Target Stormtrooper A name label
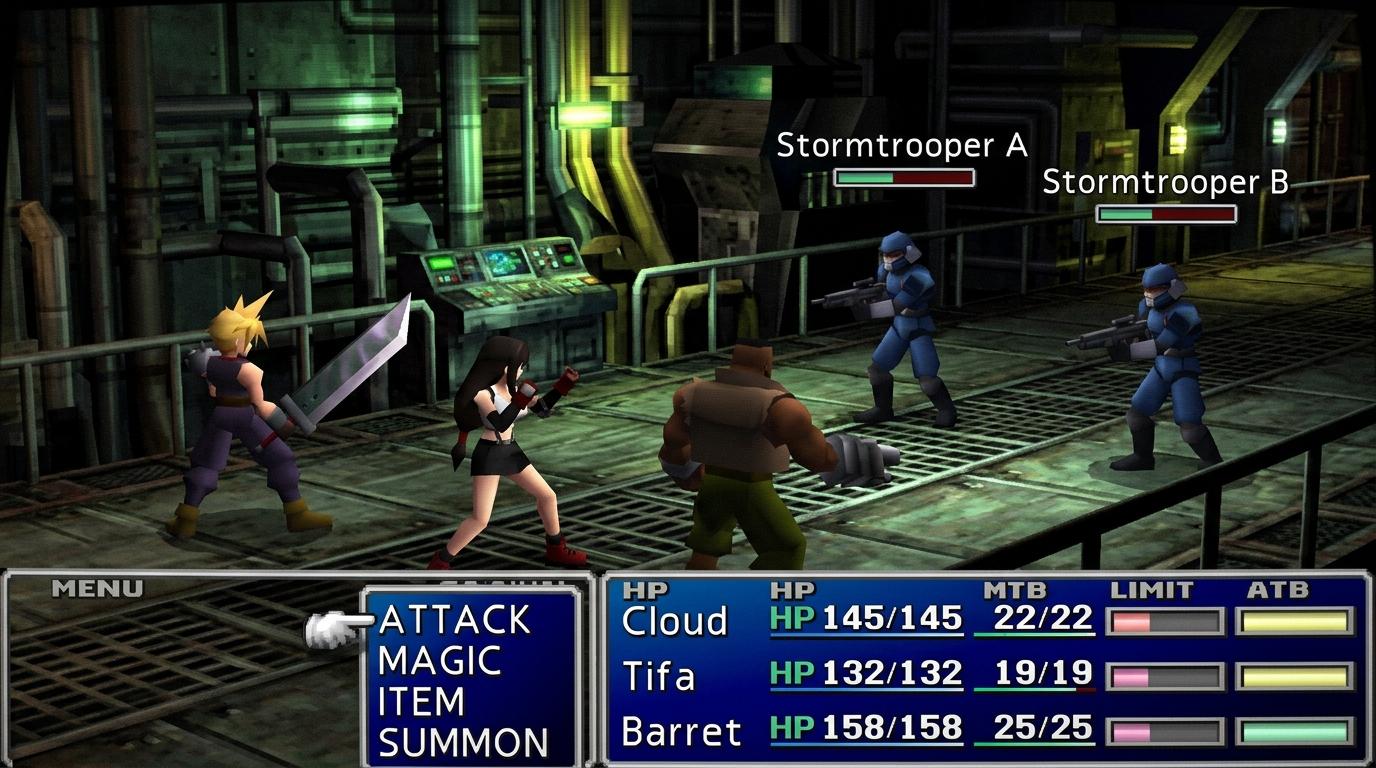The width and height of the screenshot is (1376, 768). pos(902,146)
